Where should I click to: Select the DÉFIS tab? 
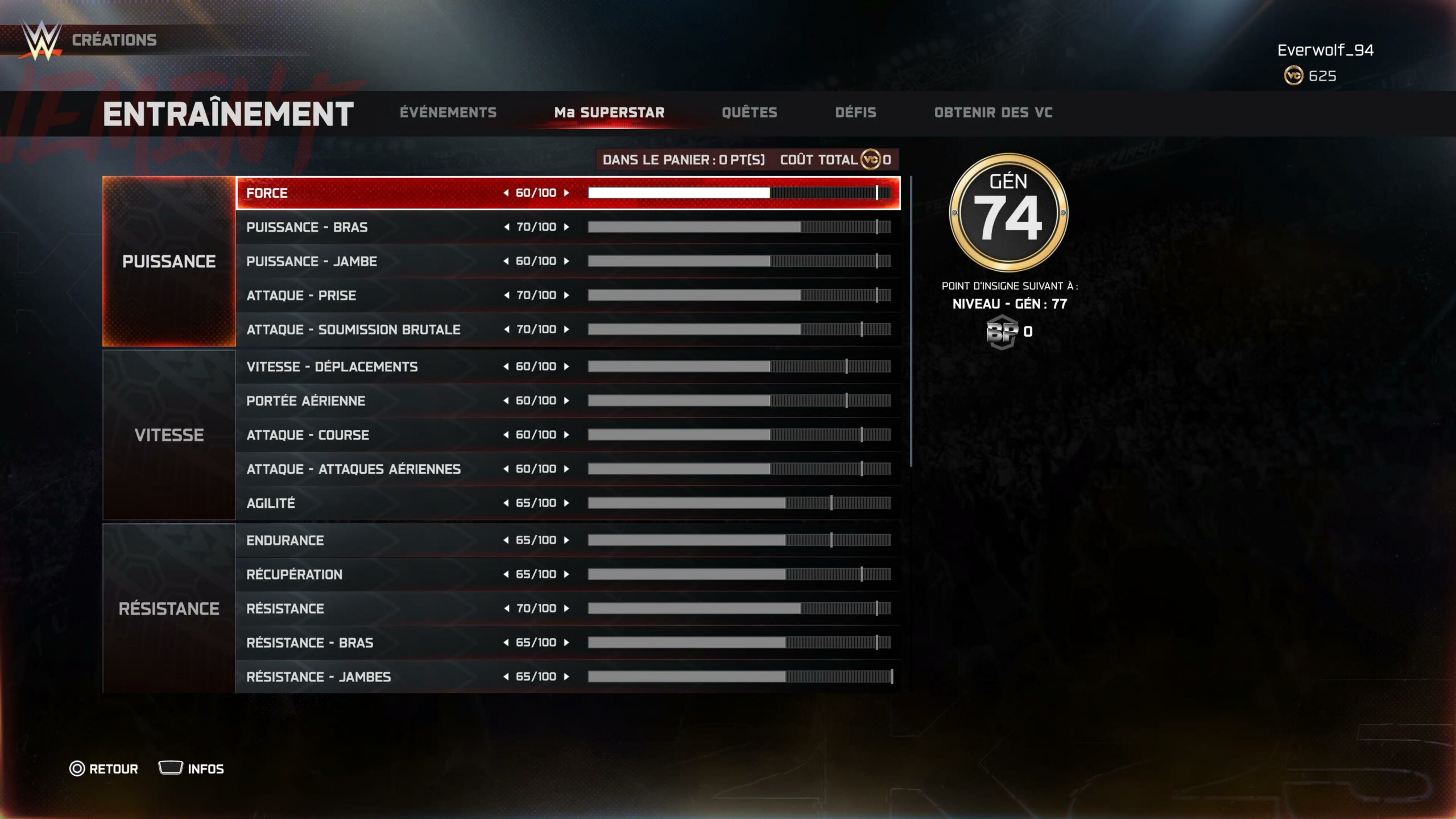[855, 113]
